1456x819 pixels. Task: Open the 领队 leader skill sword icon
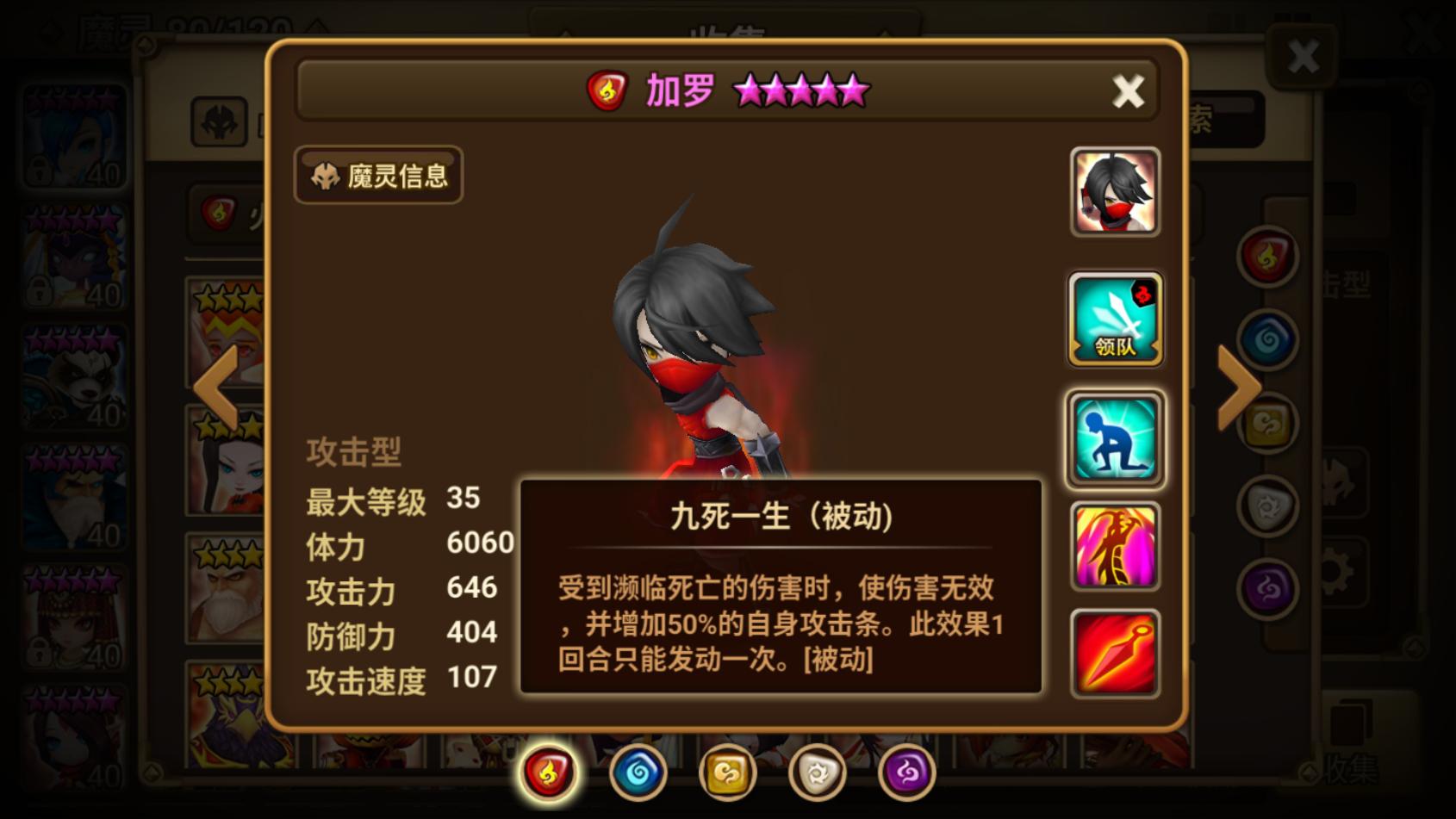(x=1114, y=319)
